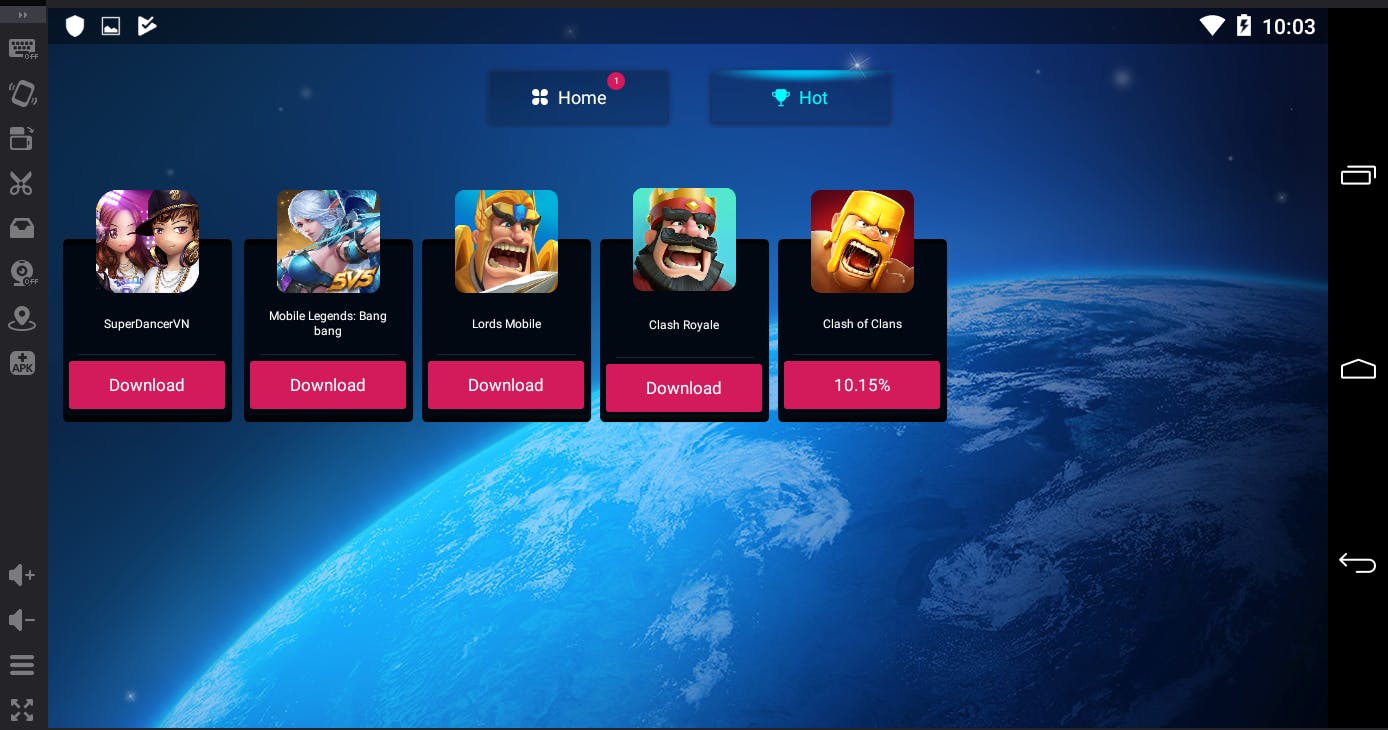Download Mobile Legends: Bang bang
This screenshot has width=1388, height=730.
click(328, 385)
